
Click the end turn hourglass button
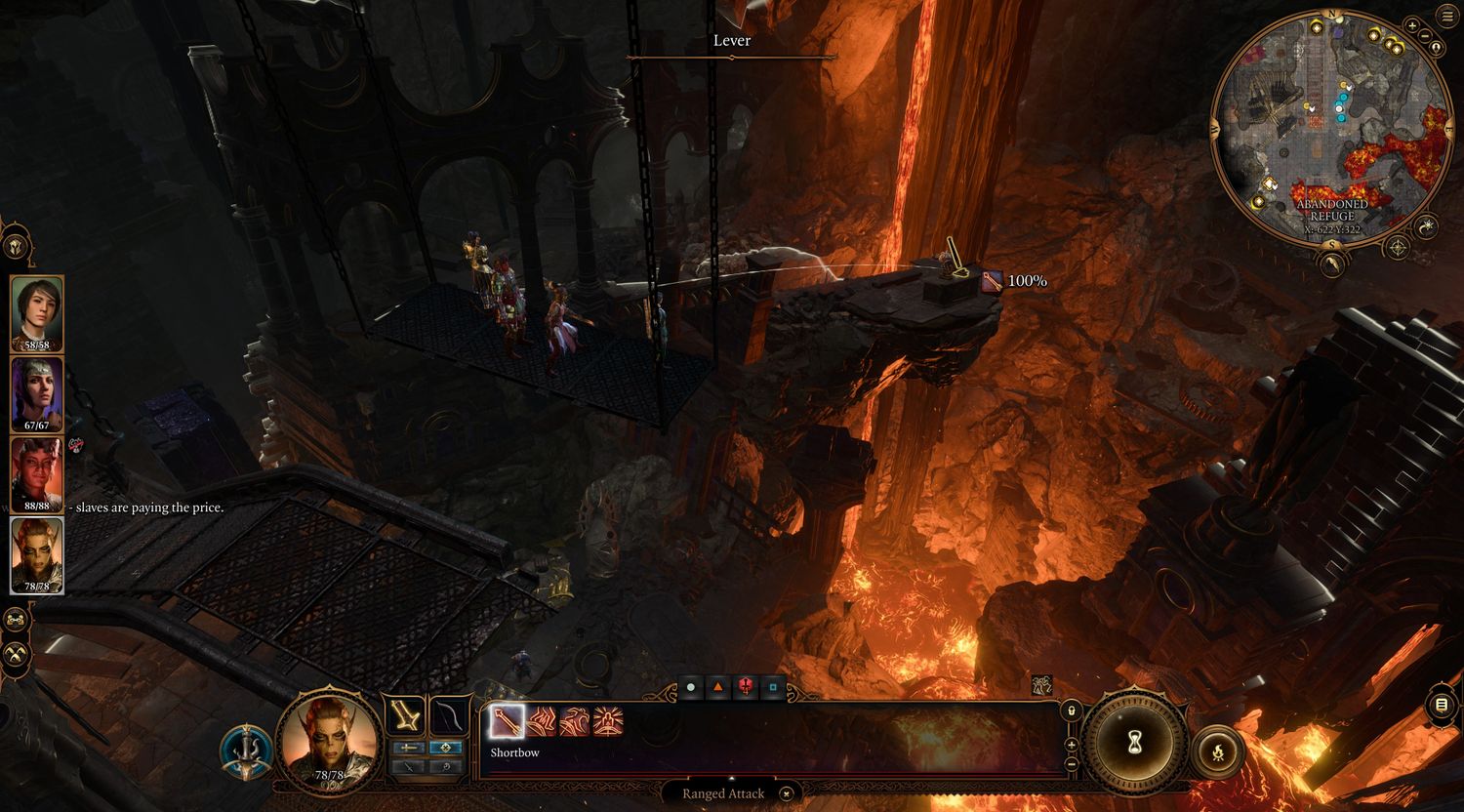[x=1135, y=744]
